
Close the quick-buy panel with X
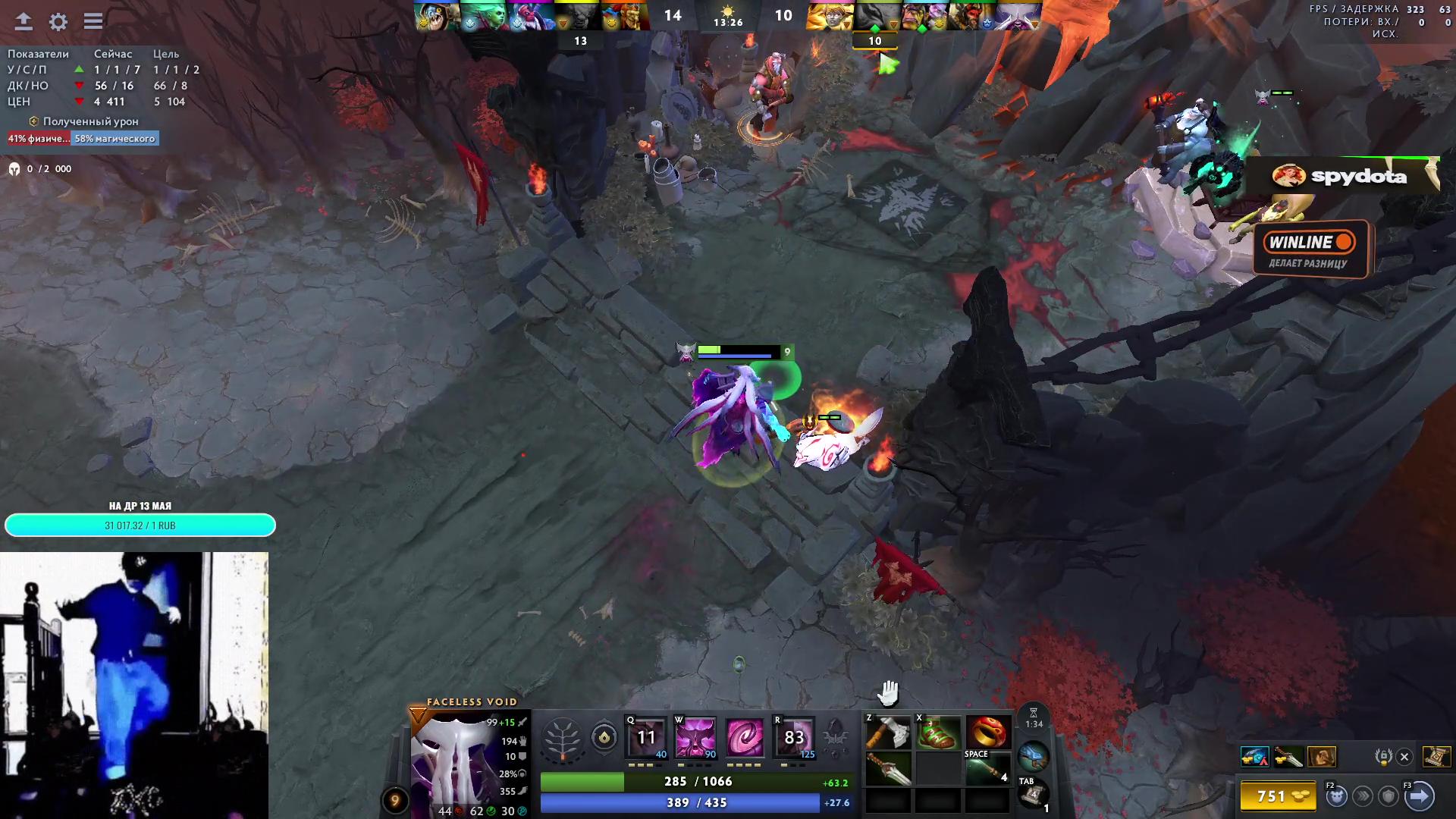(x=1404, y=757)
